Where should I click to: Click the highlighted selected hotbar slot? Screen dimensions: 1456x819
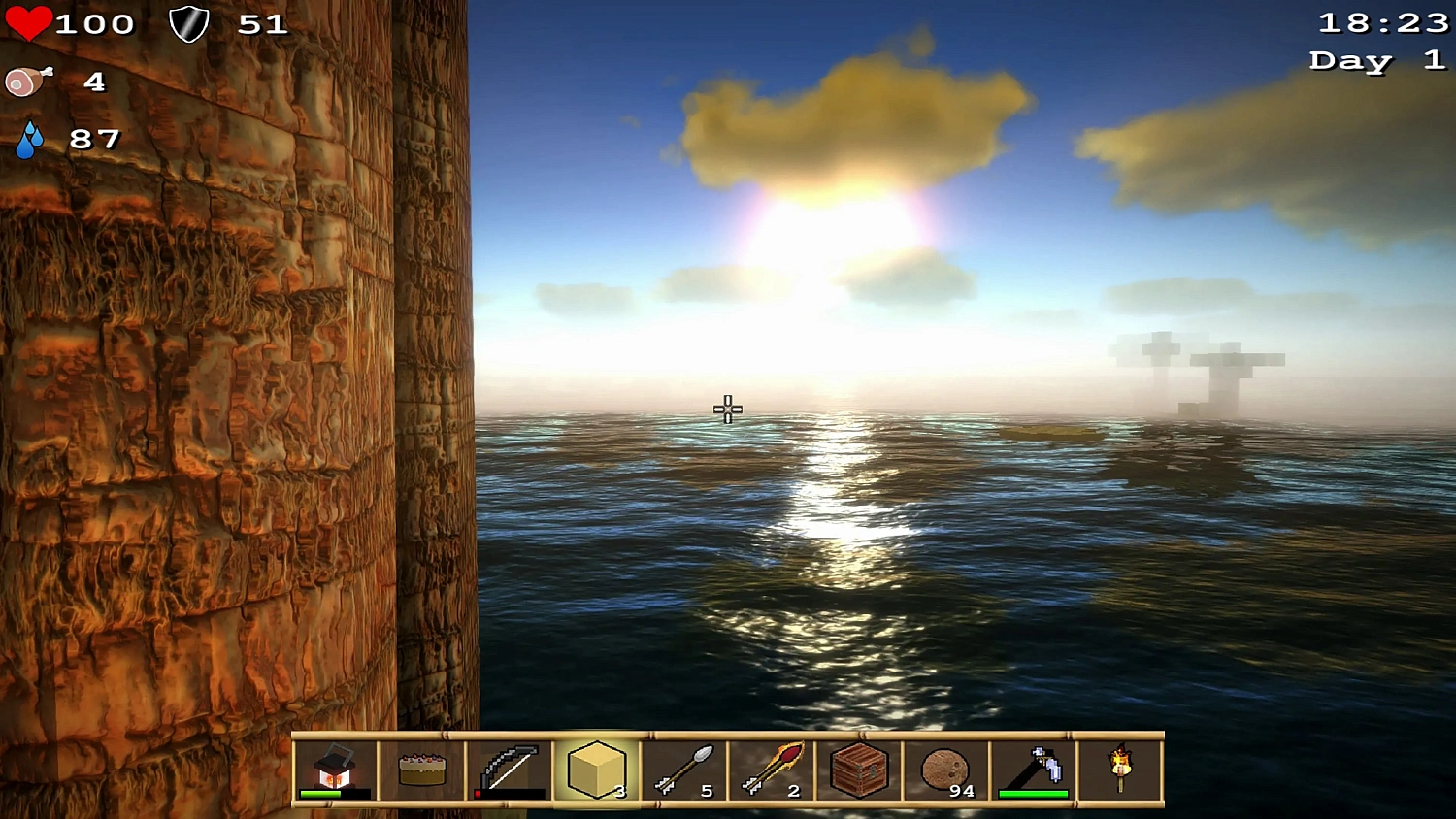[595, 769]
